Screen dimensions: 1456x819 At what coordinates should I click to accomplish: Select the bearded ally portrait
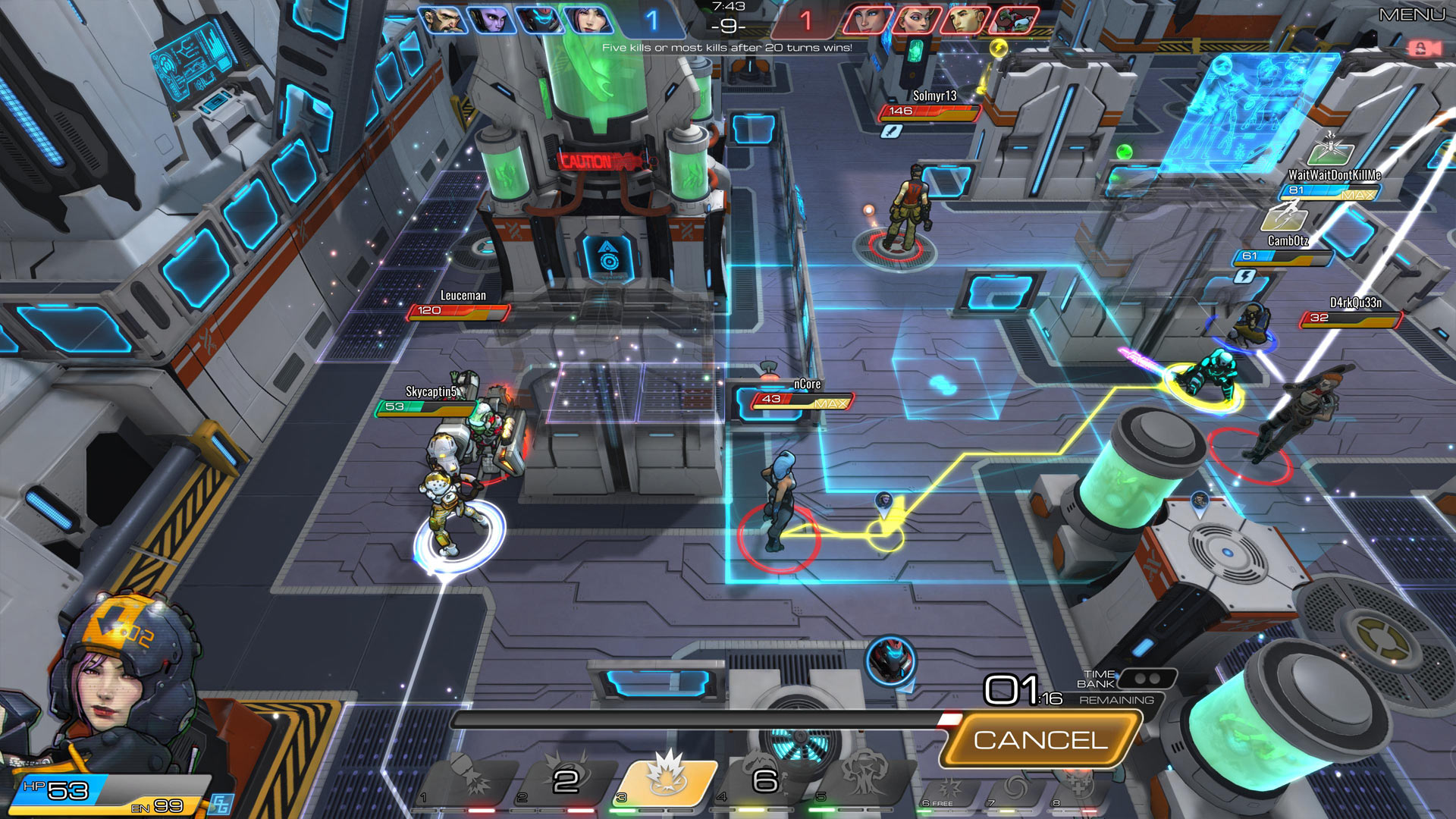pos(444,20)
